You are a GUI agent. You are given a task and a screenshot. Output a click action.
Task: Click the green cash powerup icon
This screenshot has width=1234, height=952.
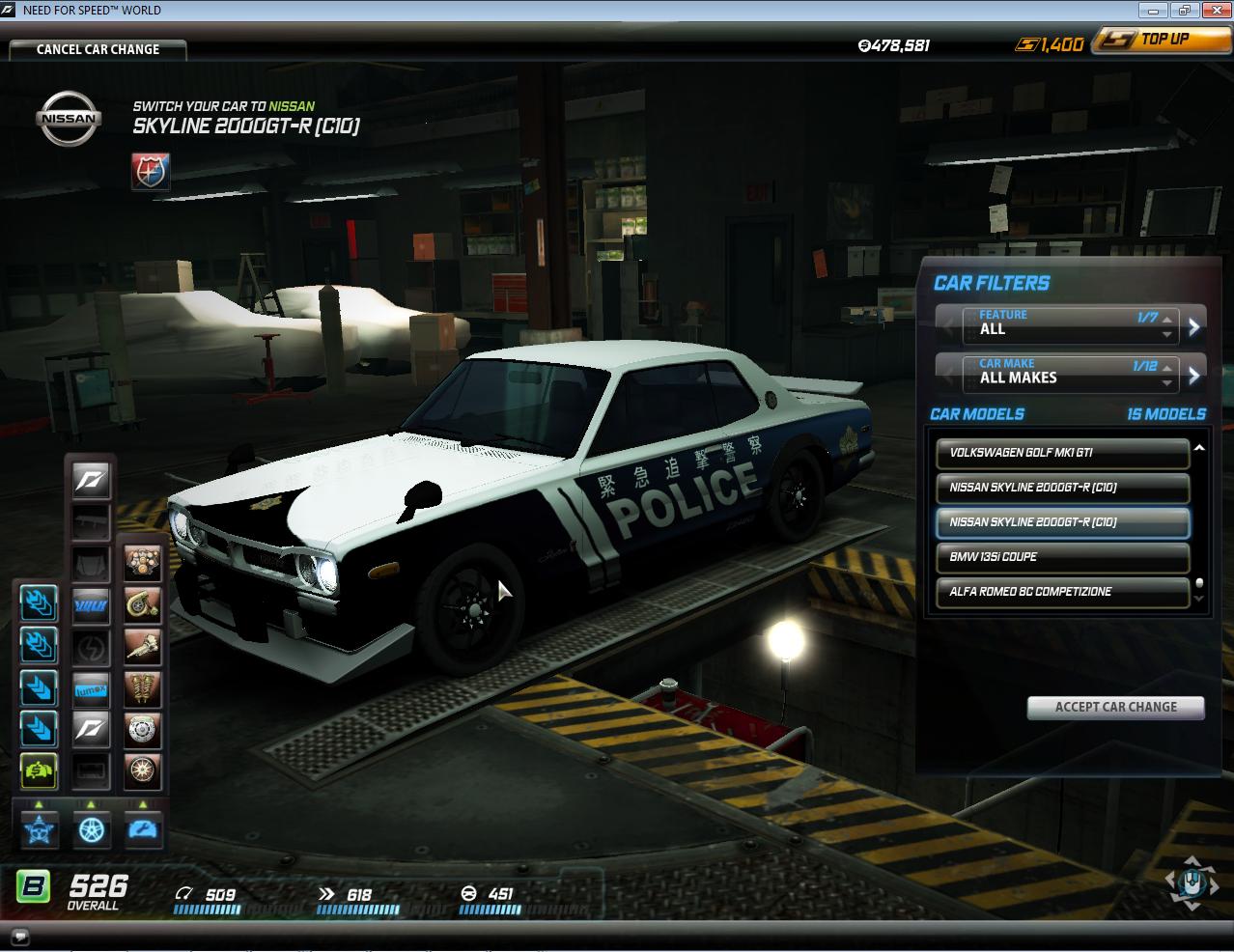(x=40, y=770)
